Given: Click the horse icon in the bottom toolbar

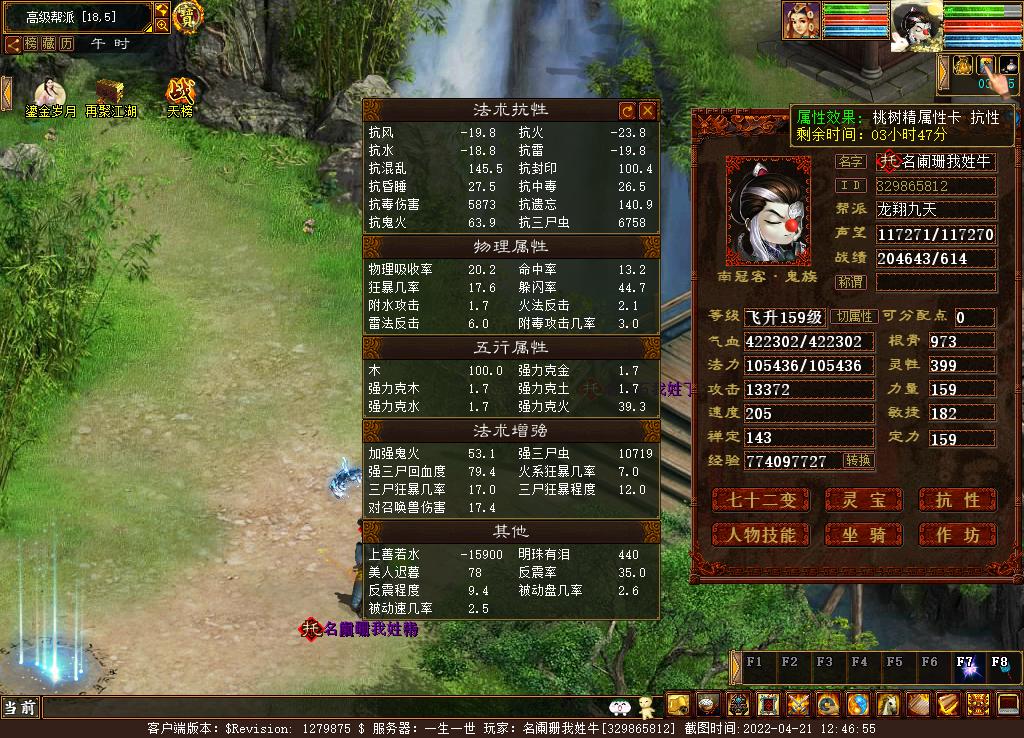Looking at the screenshot, I should coord(888,704).
